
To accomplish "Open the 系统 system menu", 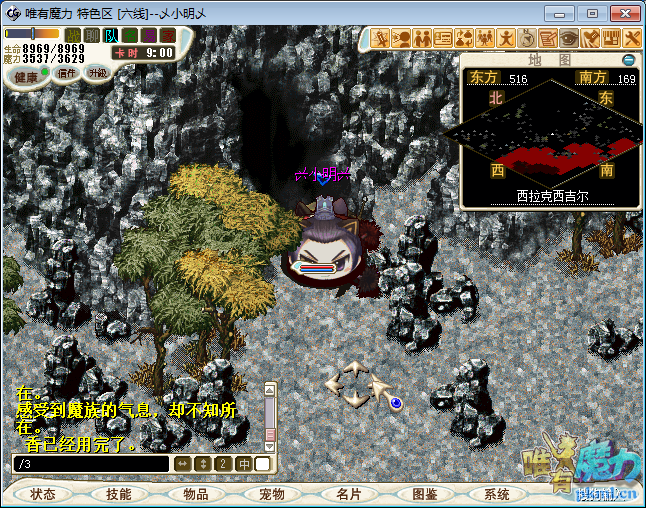I will [497, 494].
